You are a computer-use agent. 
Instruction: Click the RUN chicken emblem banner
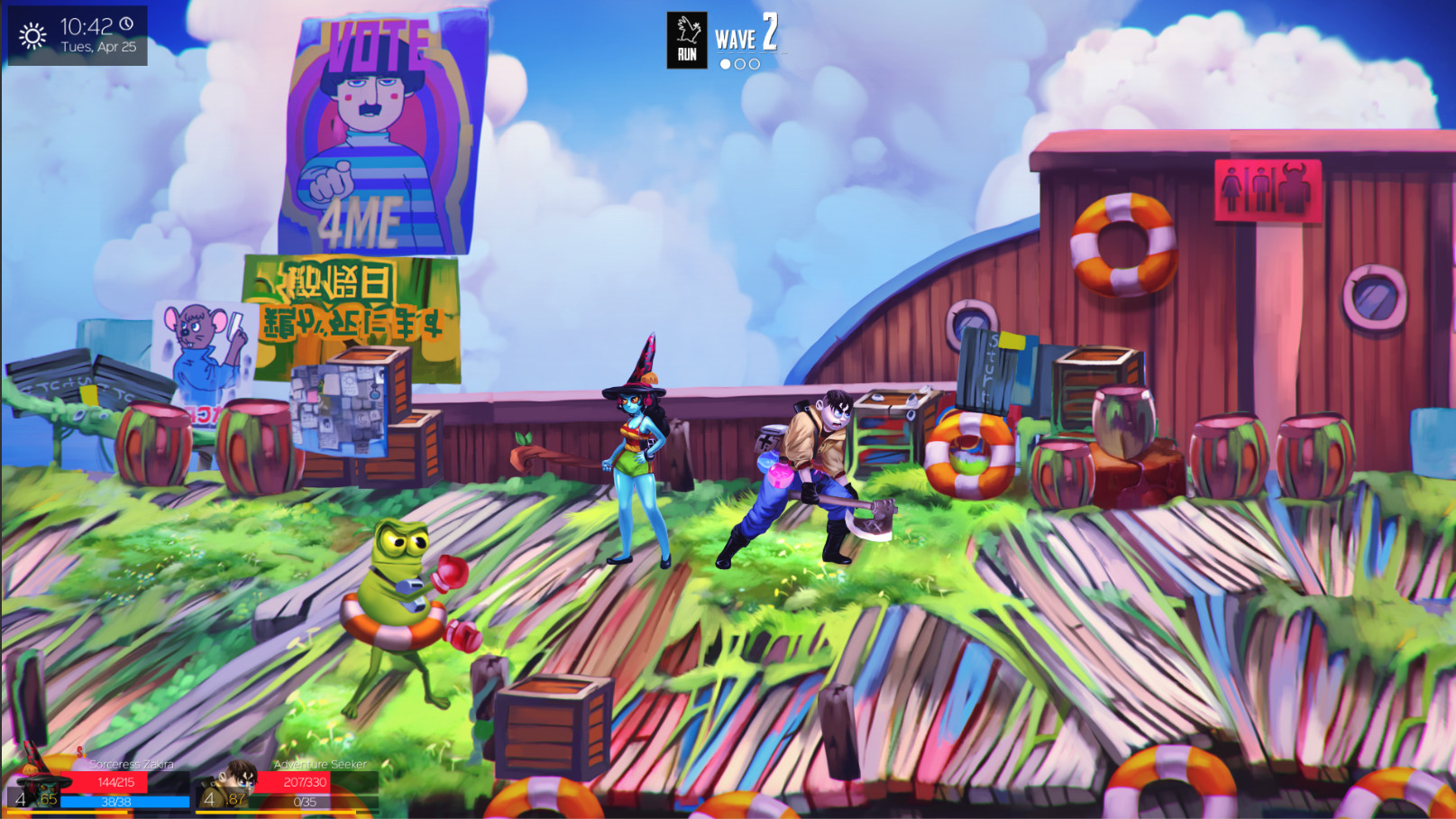point(687,40)
